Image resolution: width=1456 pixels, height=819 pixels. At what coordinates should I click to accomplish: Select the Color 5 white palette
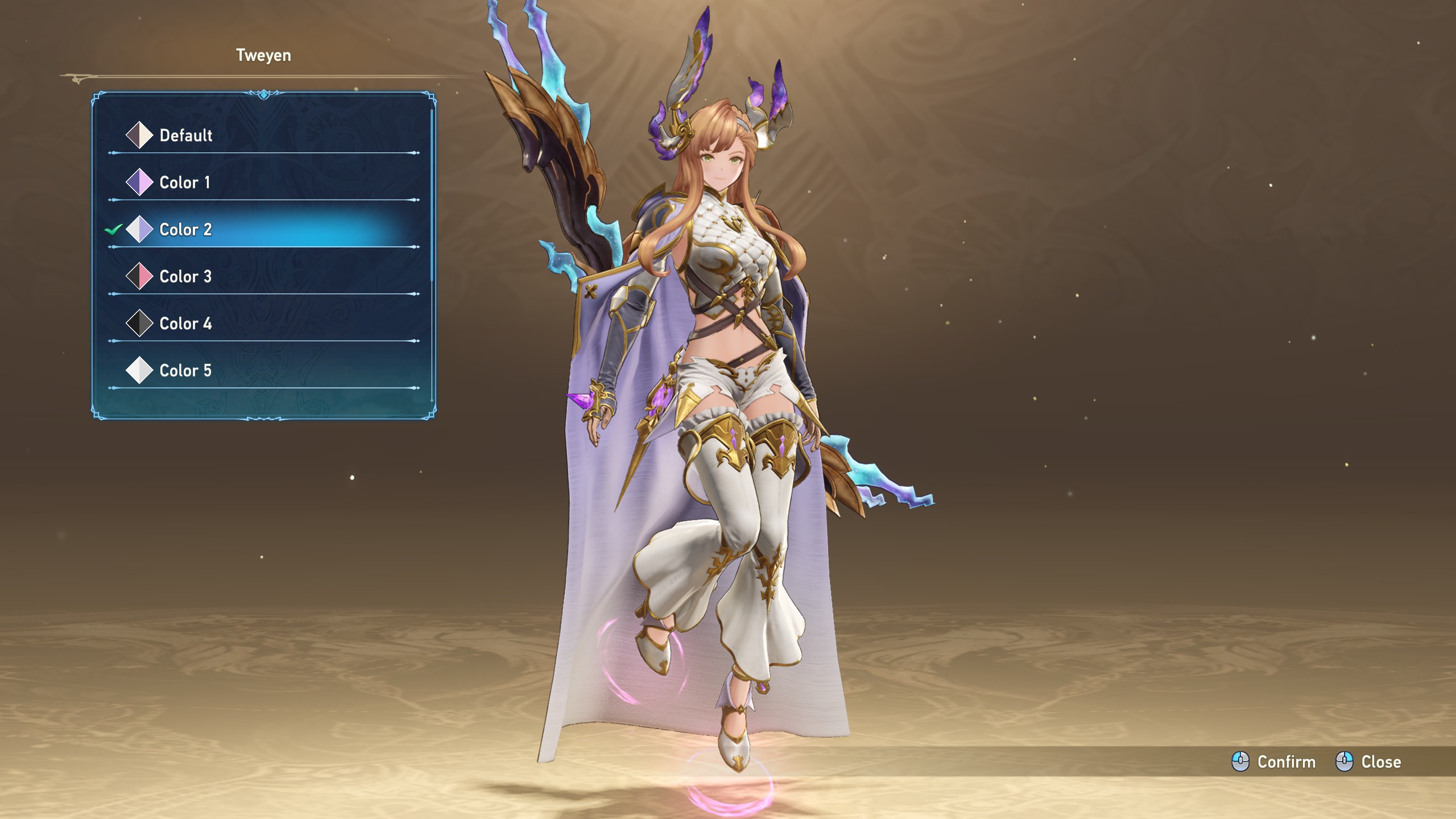tap(185, 371)
